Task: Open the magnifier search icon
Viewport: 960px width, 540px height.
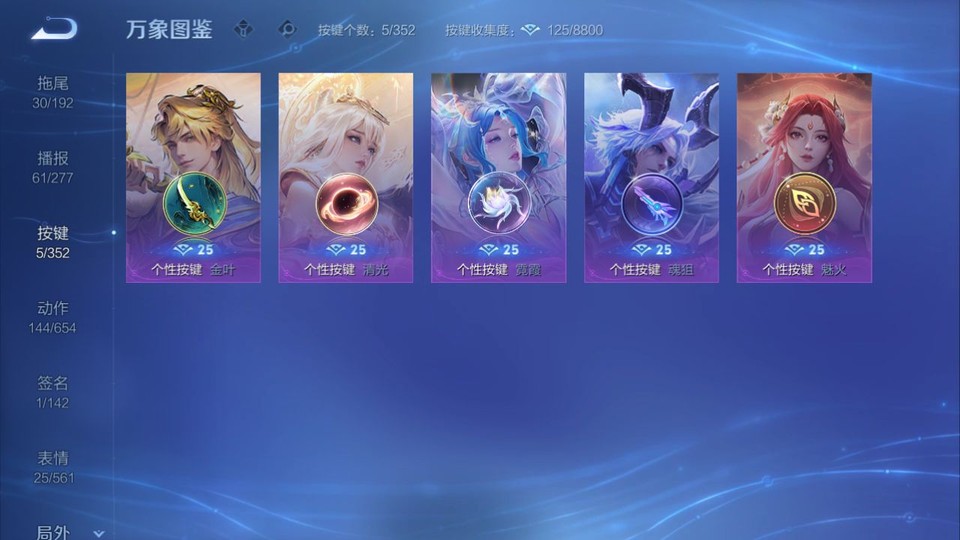Action: [287, 29]
